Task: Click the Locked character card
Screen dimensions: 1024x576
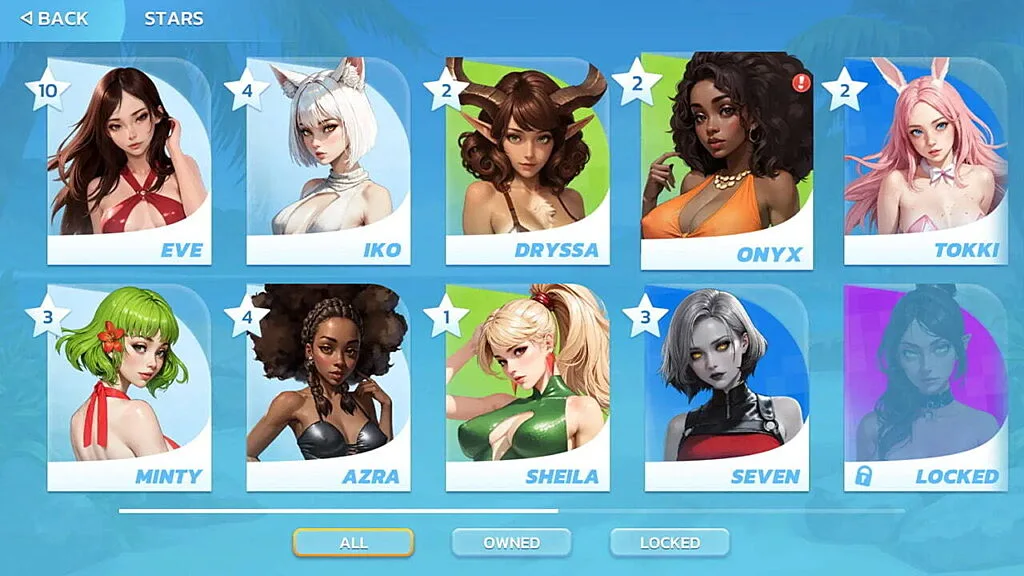Action: [925, 388]
